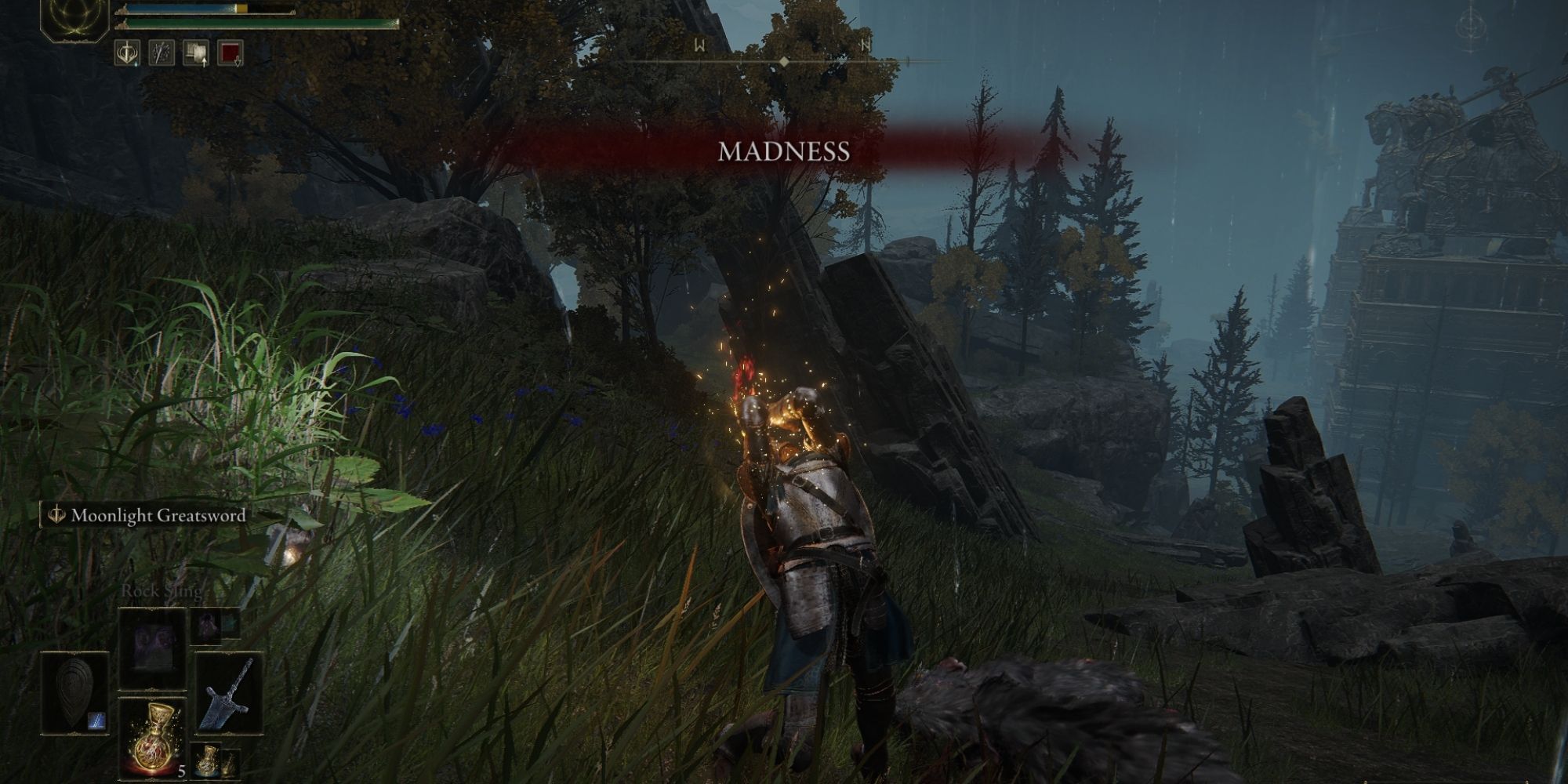This screenshot has width=1568, height=784.
Task: Select the sword-and-wings buff status icon
Action: (128, 53)
